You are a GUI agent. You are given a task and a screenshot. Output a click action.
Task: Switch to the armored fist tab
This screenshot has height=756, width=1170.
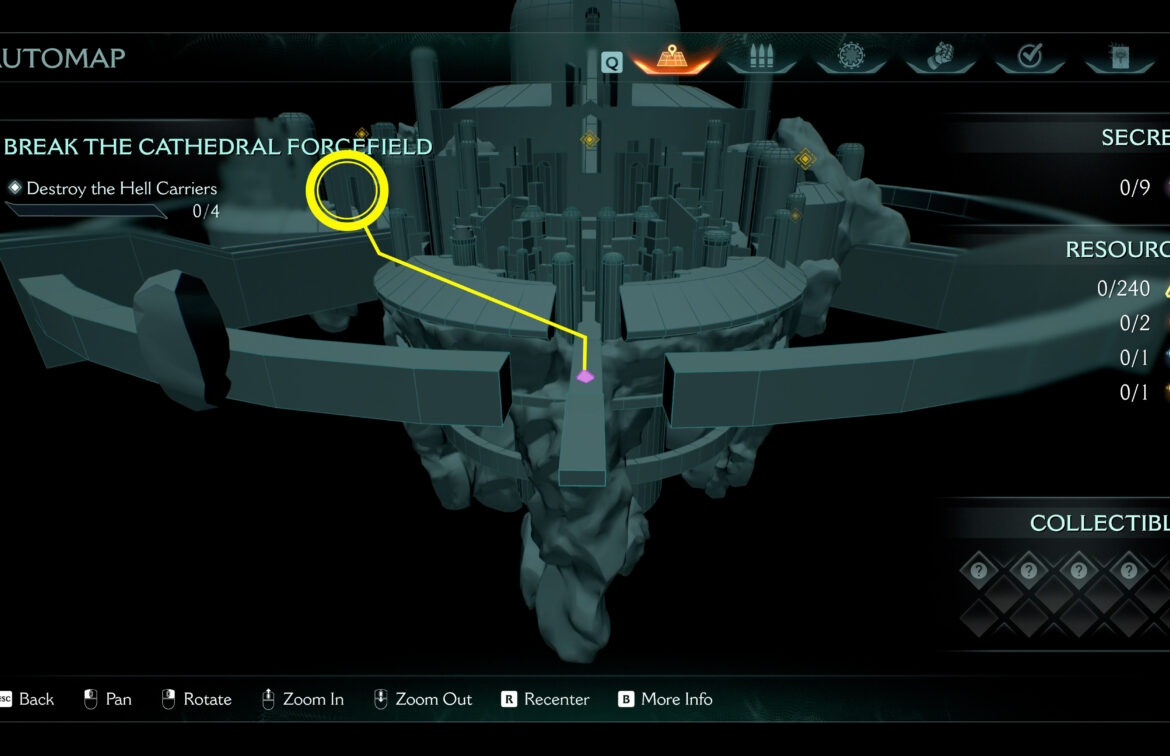pyautogui.click(x=940, y=58)
